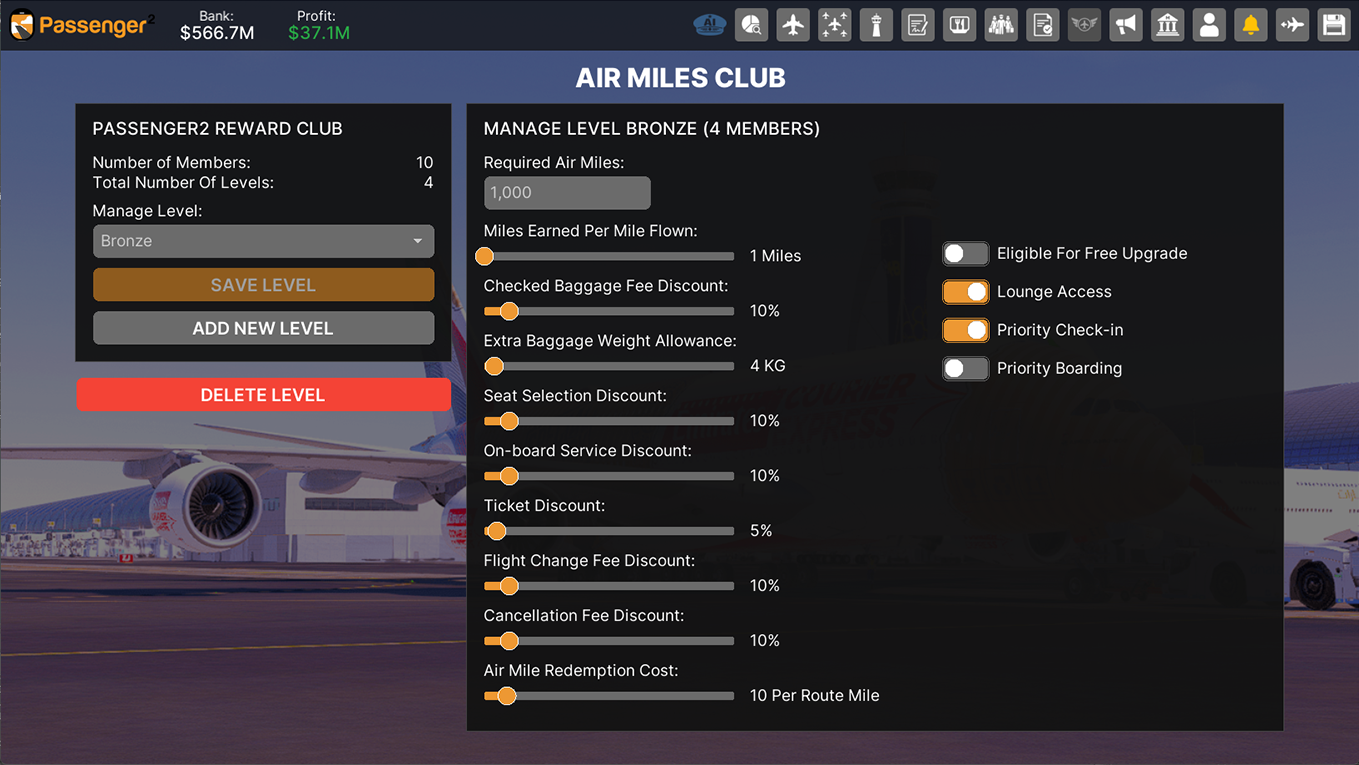Open the Manage Level dropdown
The height and width of the screenshot is (765, 1359).
click(x=263, y=241)
